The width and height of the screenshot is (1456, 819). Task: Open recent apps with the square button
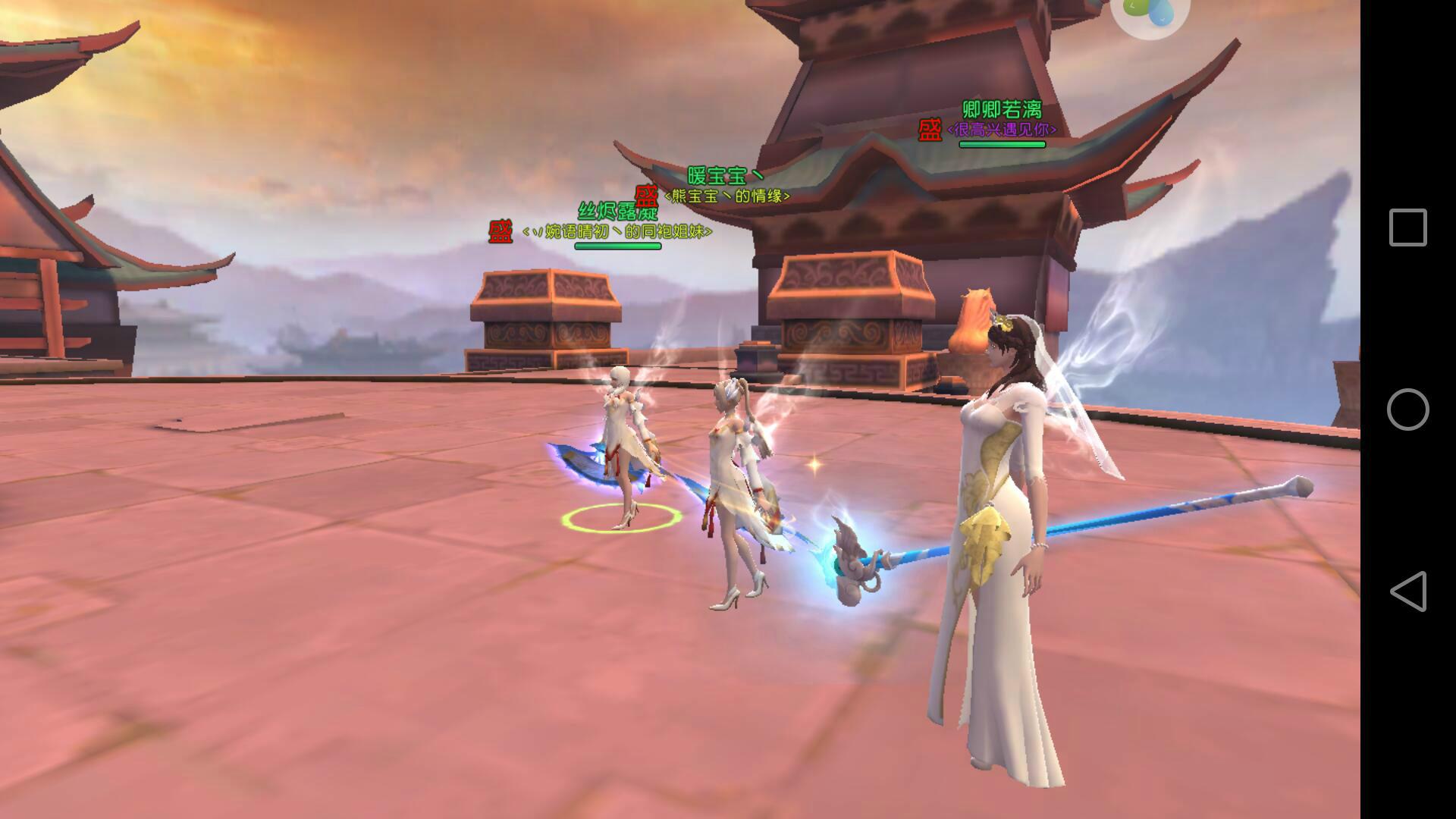[1407, 227]
